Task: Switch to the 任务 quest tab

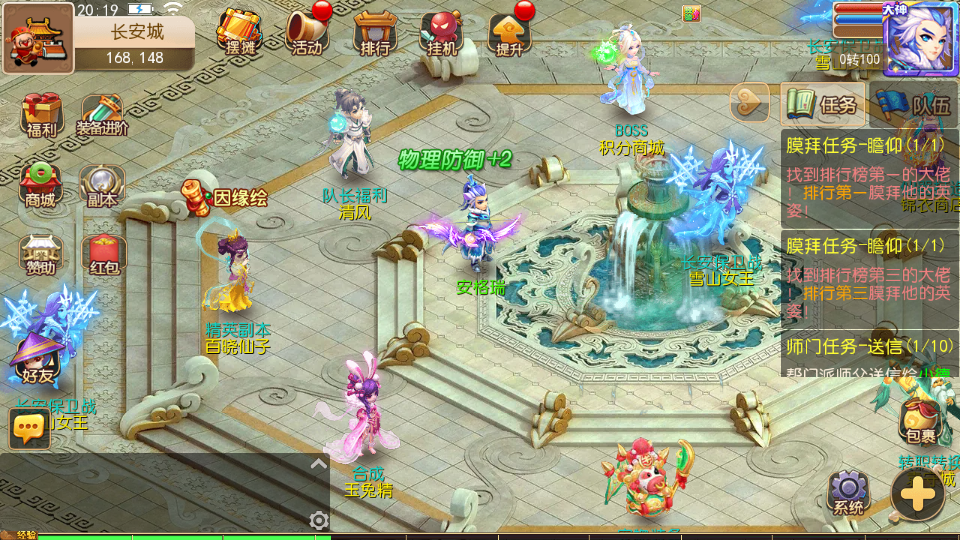Action: 822,104
